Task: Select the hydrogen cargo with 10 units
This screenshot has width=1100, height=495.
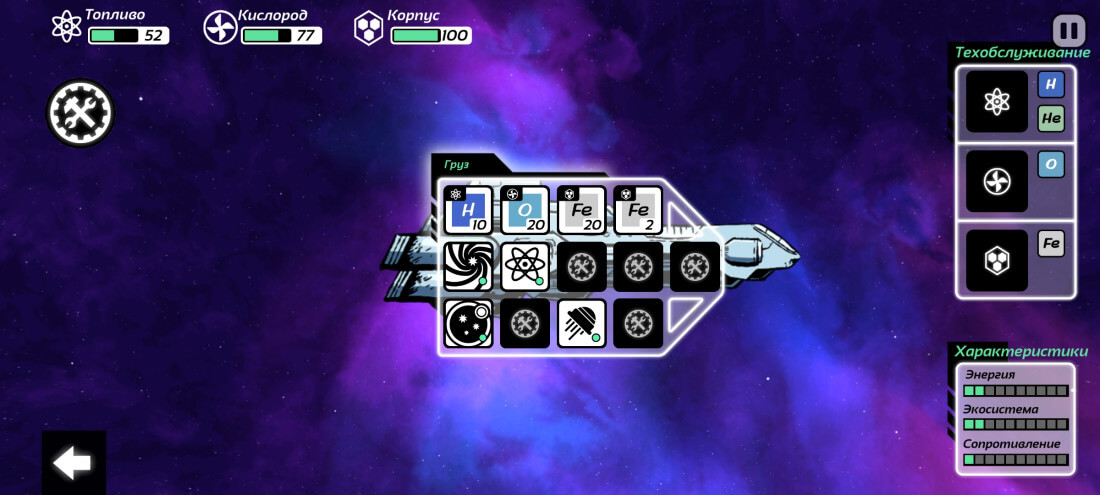Action: coord(468,210)
